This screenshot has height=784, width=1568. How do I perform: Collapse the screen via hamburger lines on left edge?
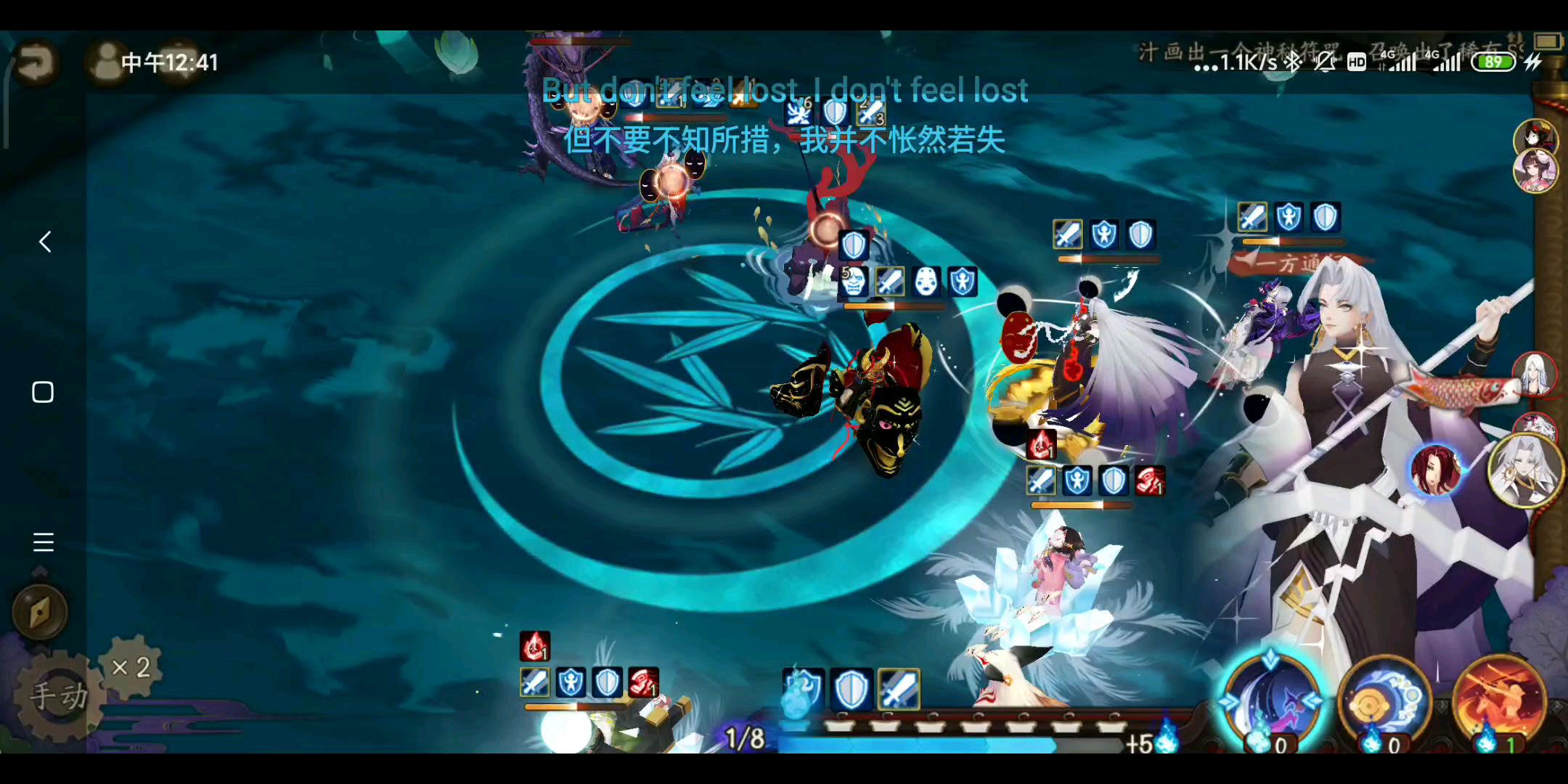pos(44,542)
